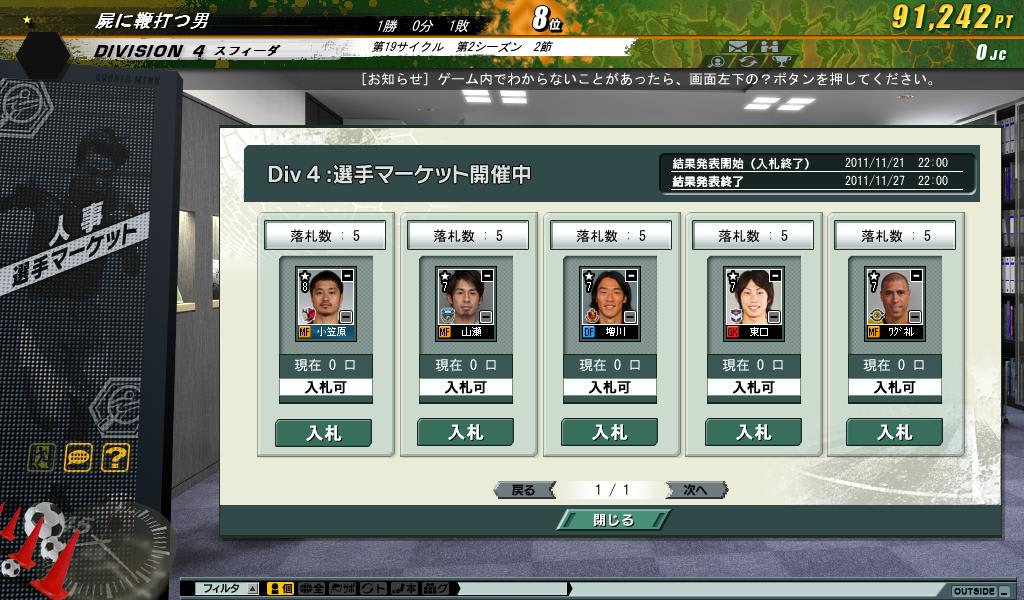View 山瀬's player card
Image resolution: width=1024 pixels, height=600 pixels.
pos(466,303)
